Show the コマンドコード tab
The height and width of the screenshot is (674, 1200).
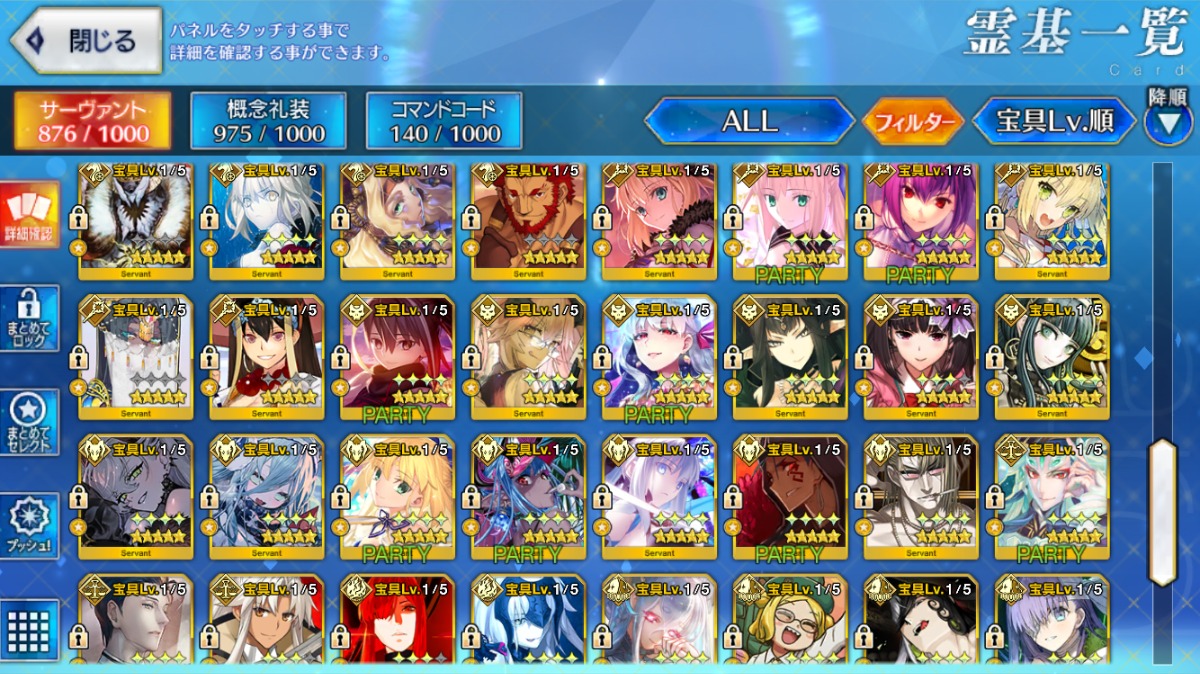[x=444, y=121]
